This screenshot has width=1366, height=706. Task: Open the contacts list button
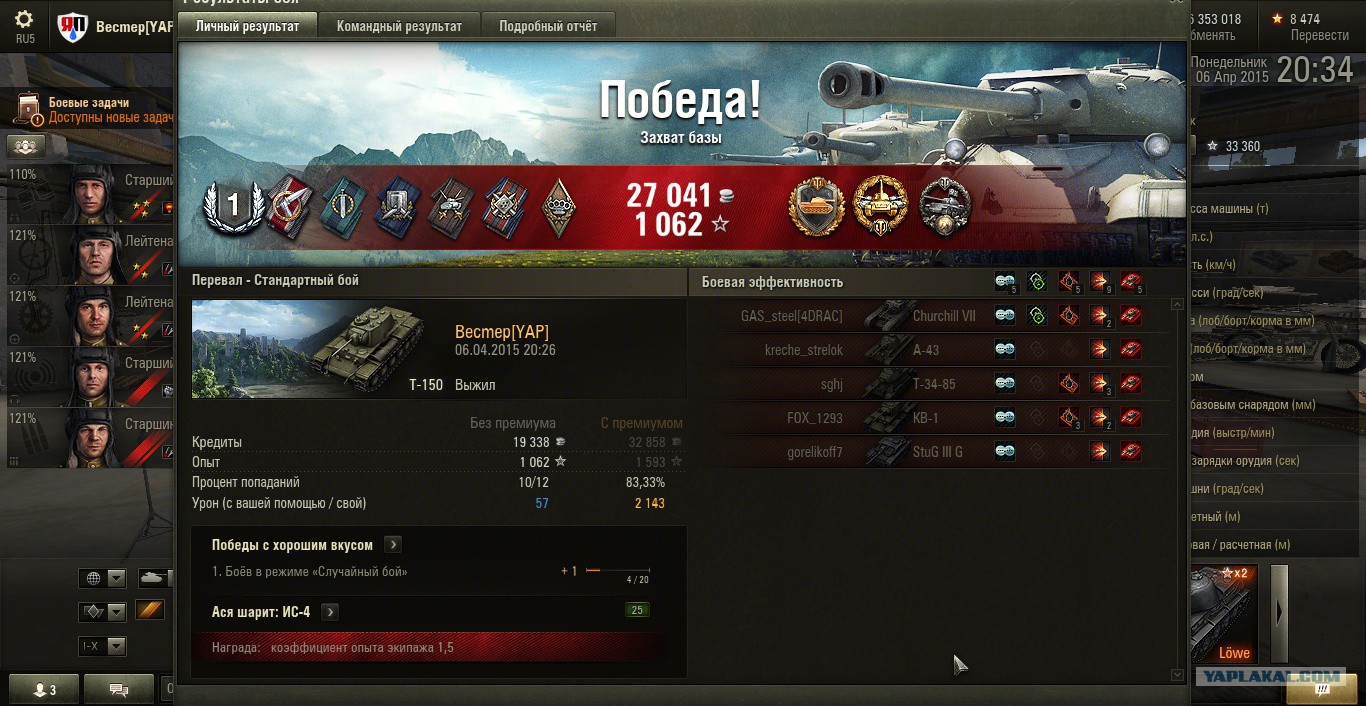tap(45, 689)
